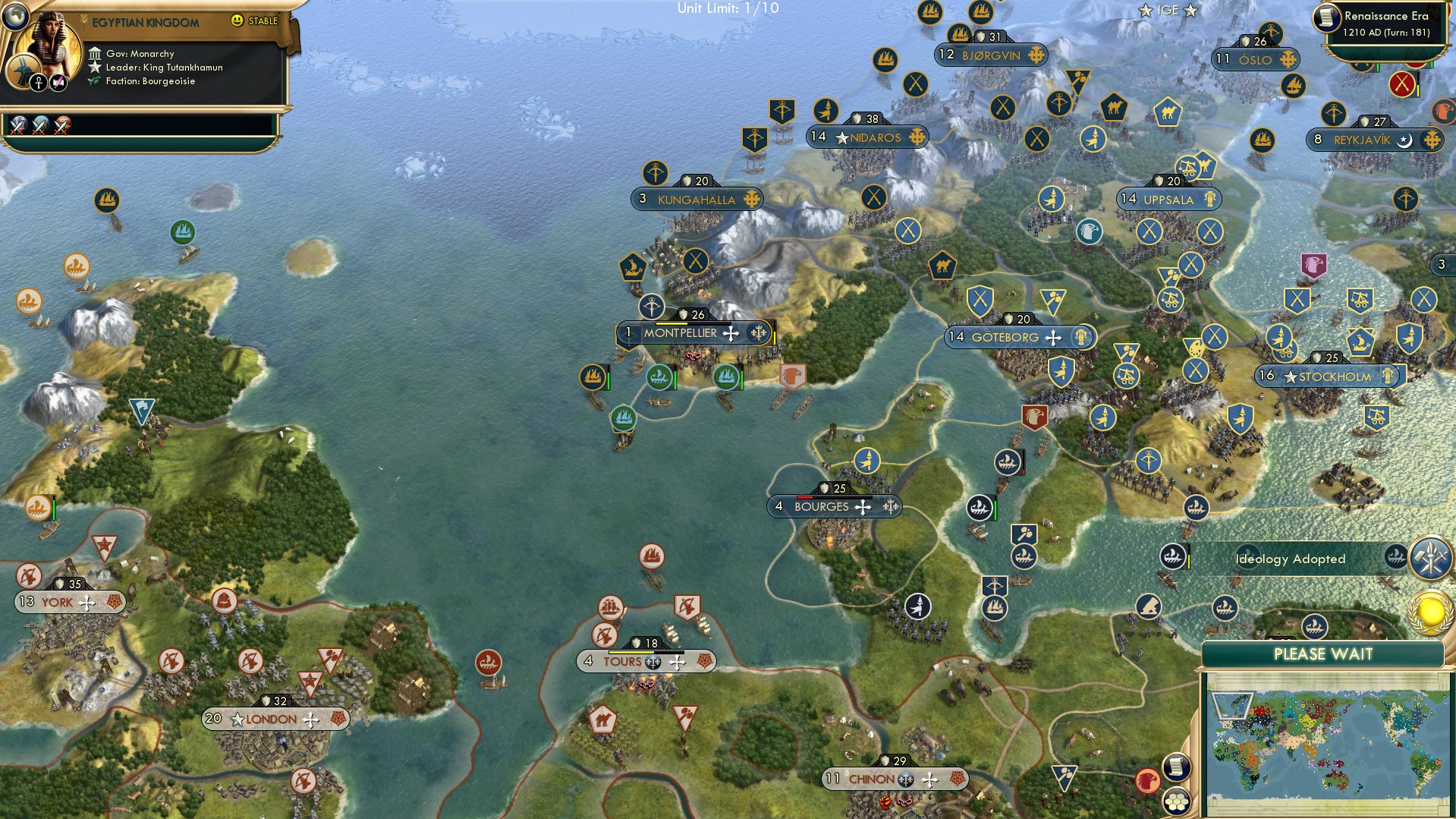Open the Ideology Adopted notification

(x=1290, y=559)
